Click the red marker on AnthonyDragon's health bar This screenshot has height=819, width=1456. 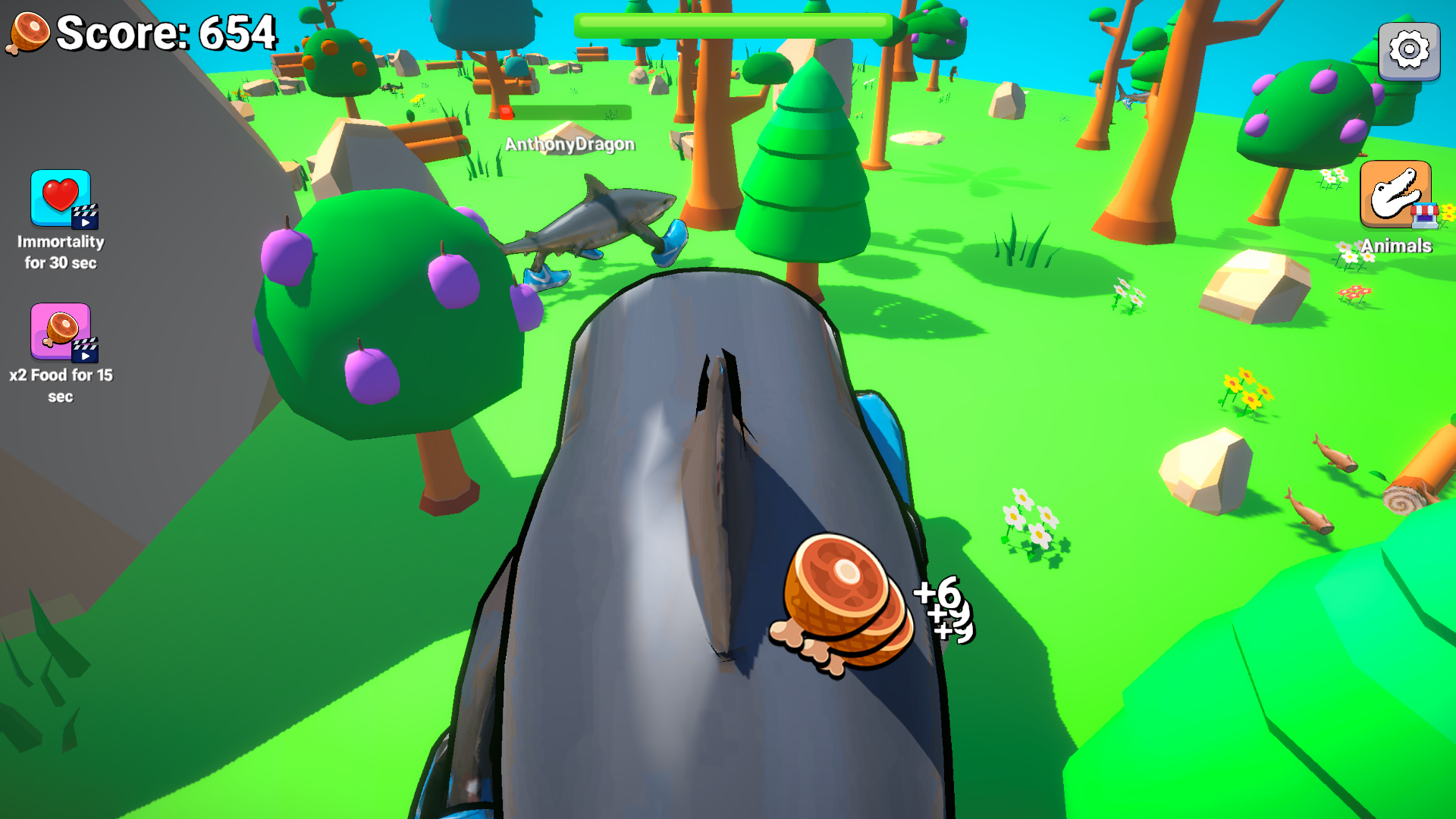tap(507, 114)
